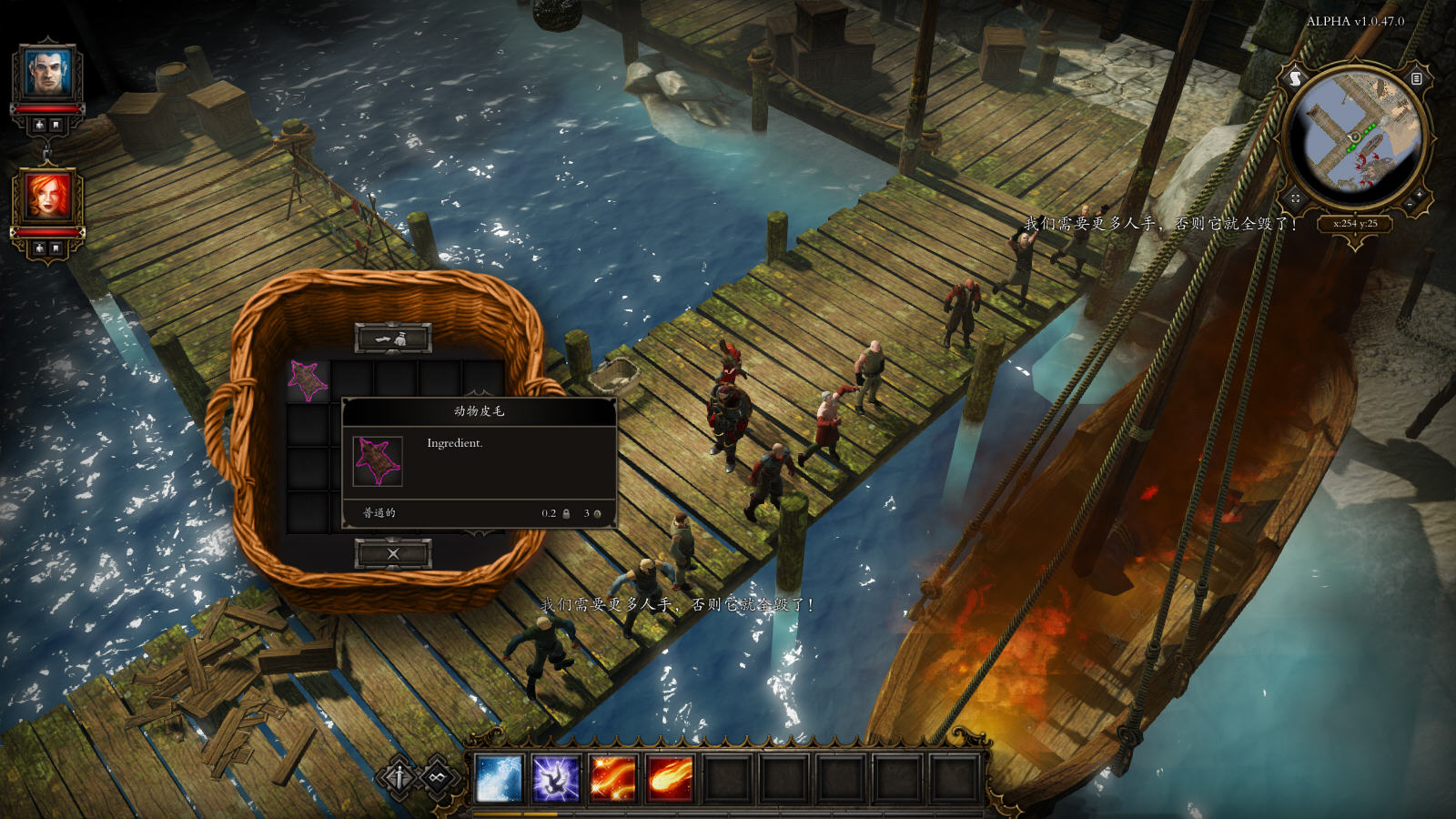Open the scroll journal icon by minimap
The width and height of the screenshot is (1456, 819).
1296,79
